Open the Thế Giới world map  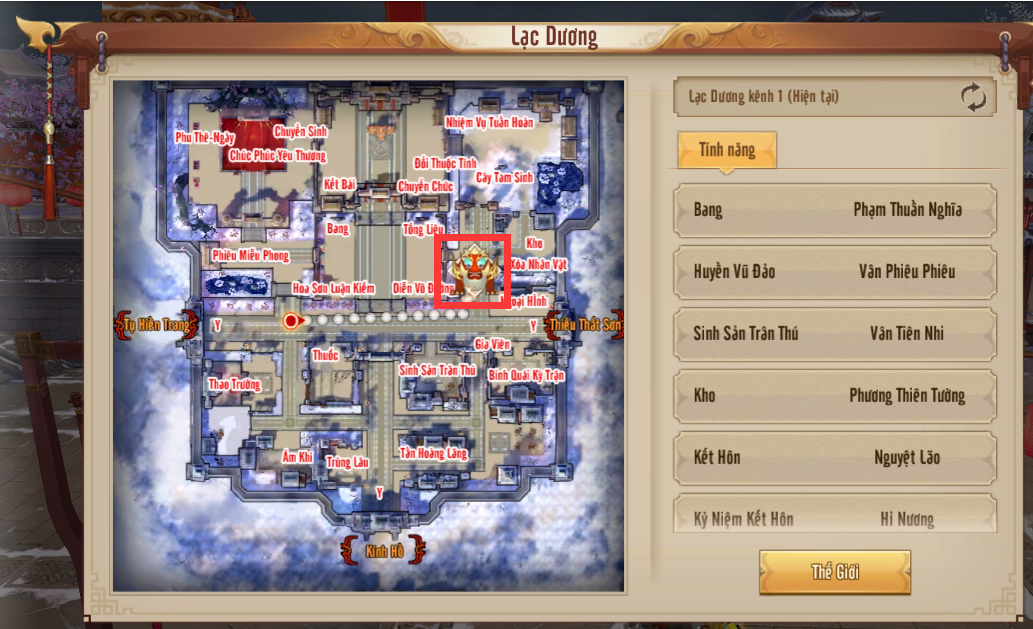point(835,572)
